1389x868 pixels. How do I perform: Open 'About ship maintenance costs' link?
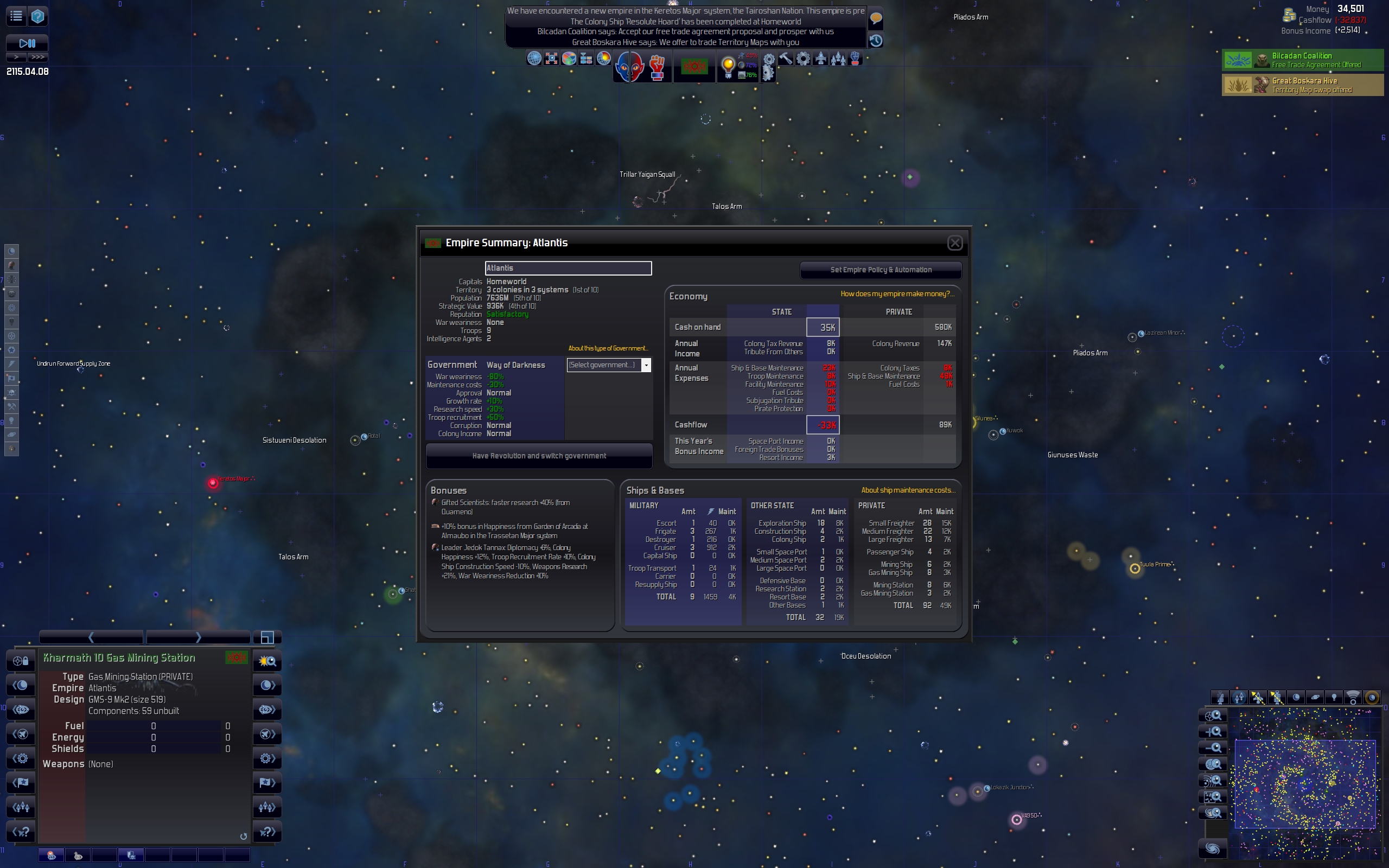click(x=908, y=490)
